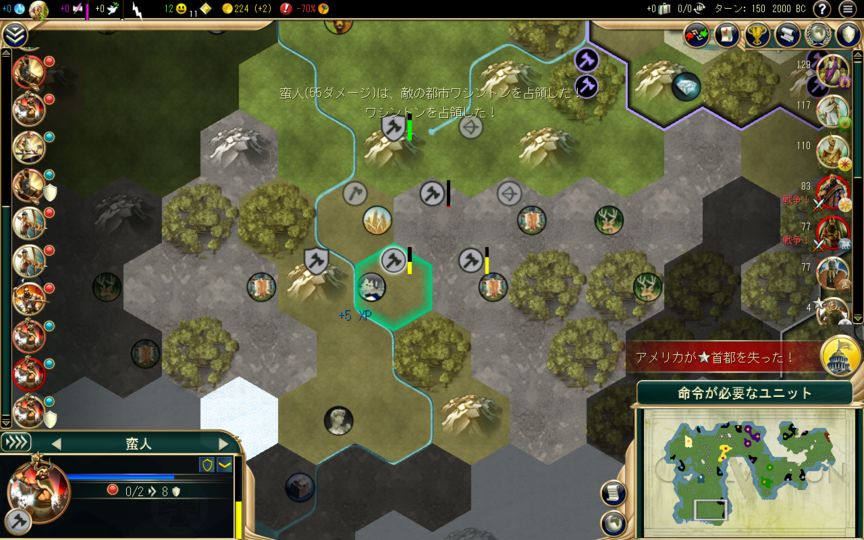The height and width of the screenshot is (540, 864).
Task: Open the minimap globe options button
Action: point(613,522)
